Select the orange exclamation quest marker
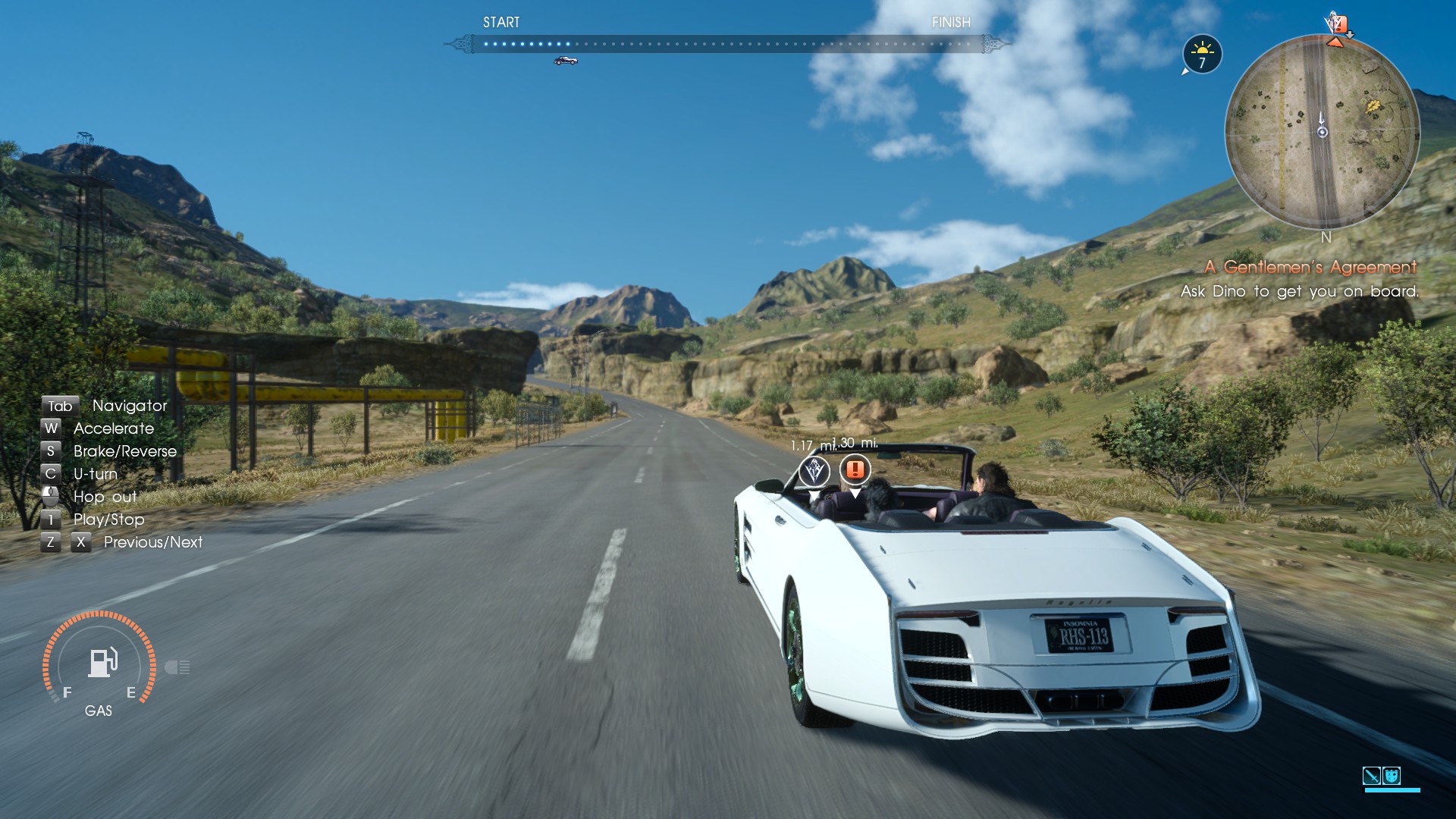 point(855,469)
